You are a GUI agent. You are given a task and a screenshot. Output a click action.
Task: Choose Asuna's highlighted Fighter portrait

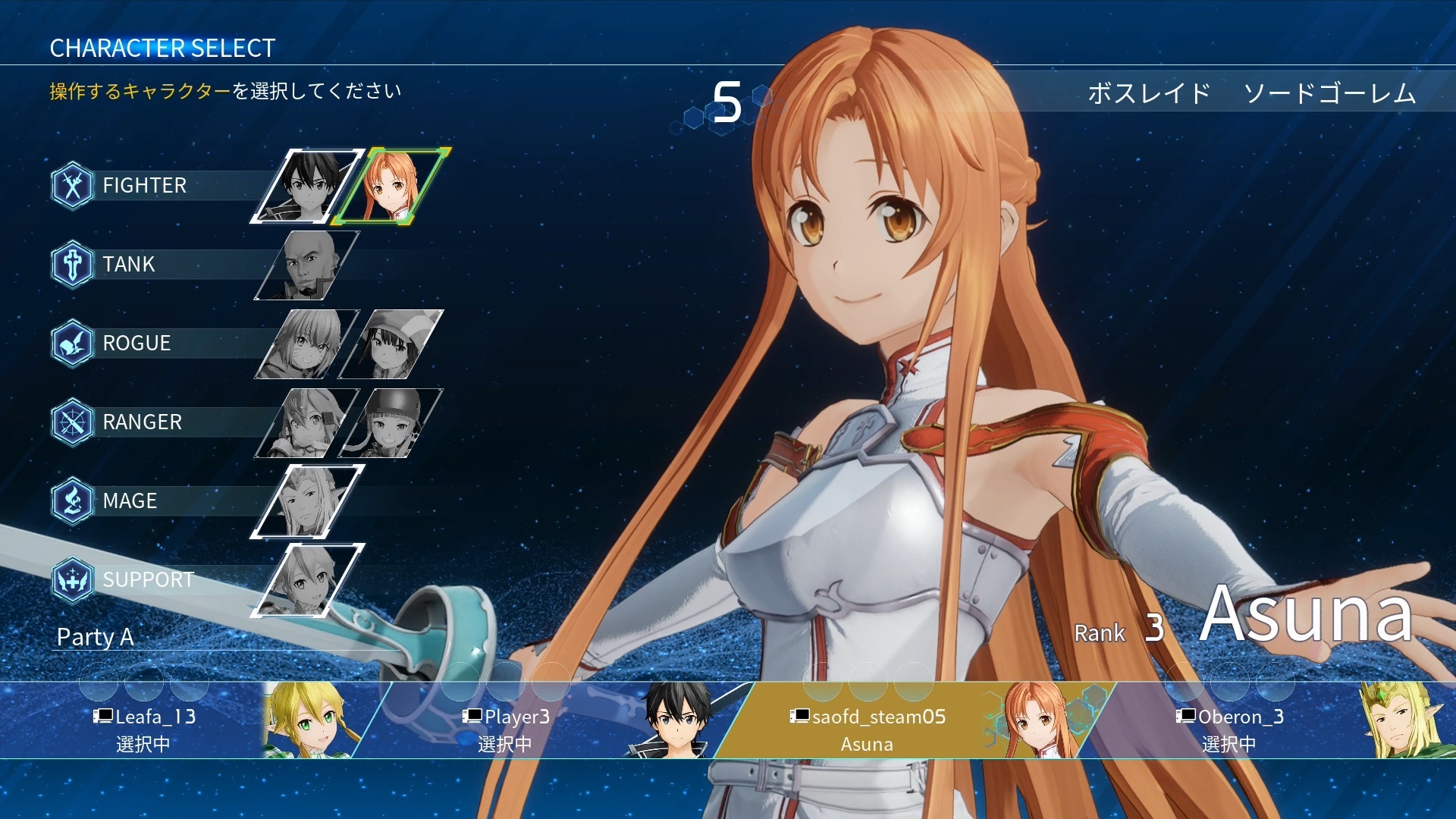coord(391,186)
